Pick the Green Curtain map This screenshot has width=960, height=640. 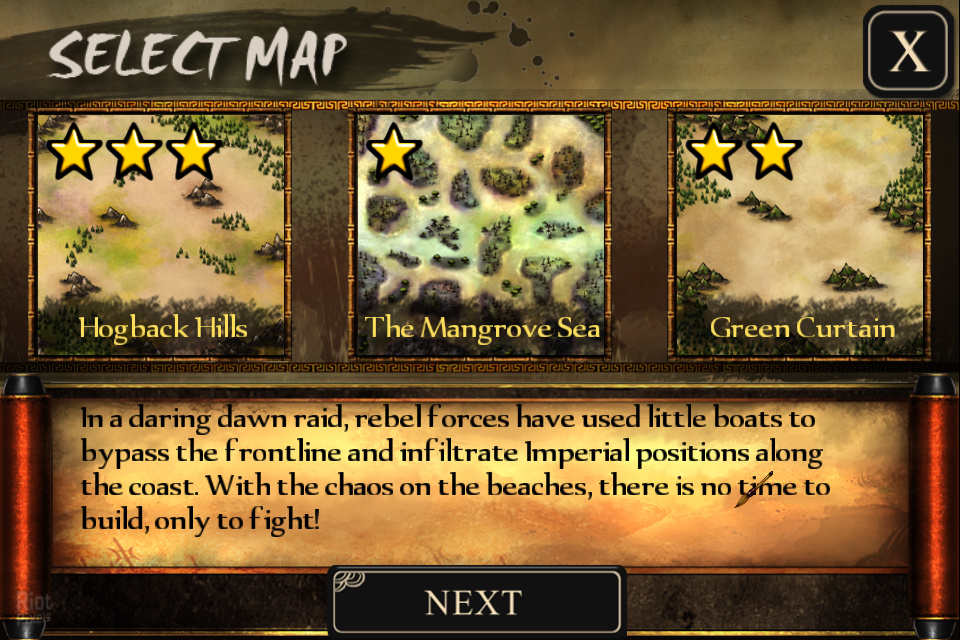point(801,235)
